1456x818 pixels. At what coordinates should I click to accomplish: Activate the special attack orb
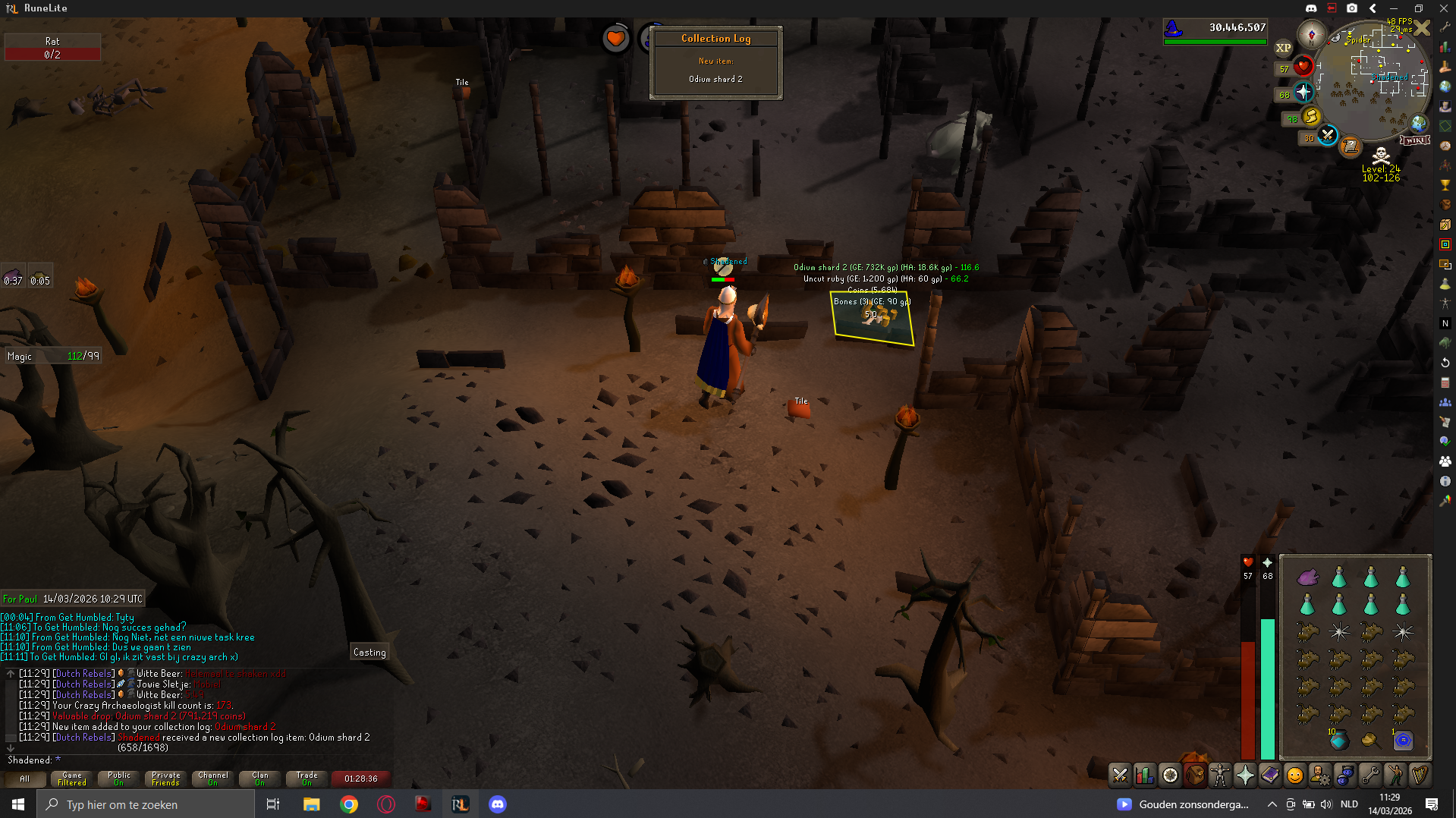pos(1327,136)
